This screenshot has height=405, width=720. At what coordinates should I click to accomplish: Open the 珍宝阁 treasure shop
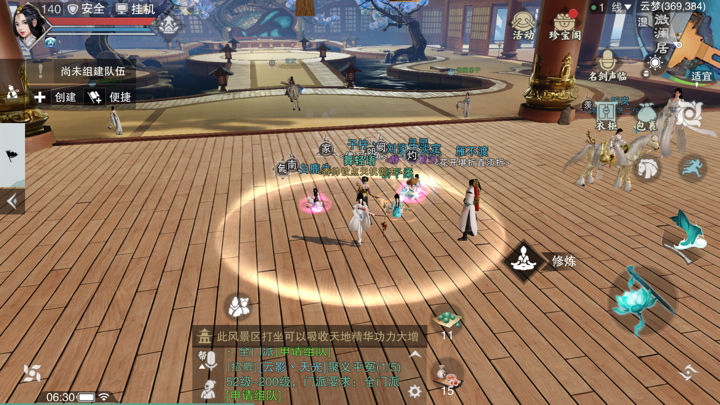[564, 24]
